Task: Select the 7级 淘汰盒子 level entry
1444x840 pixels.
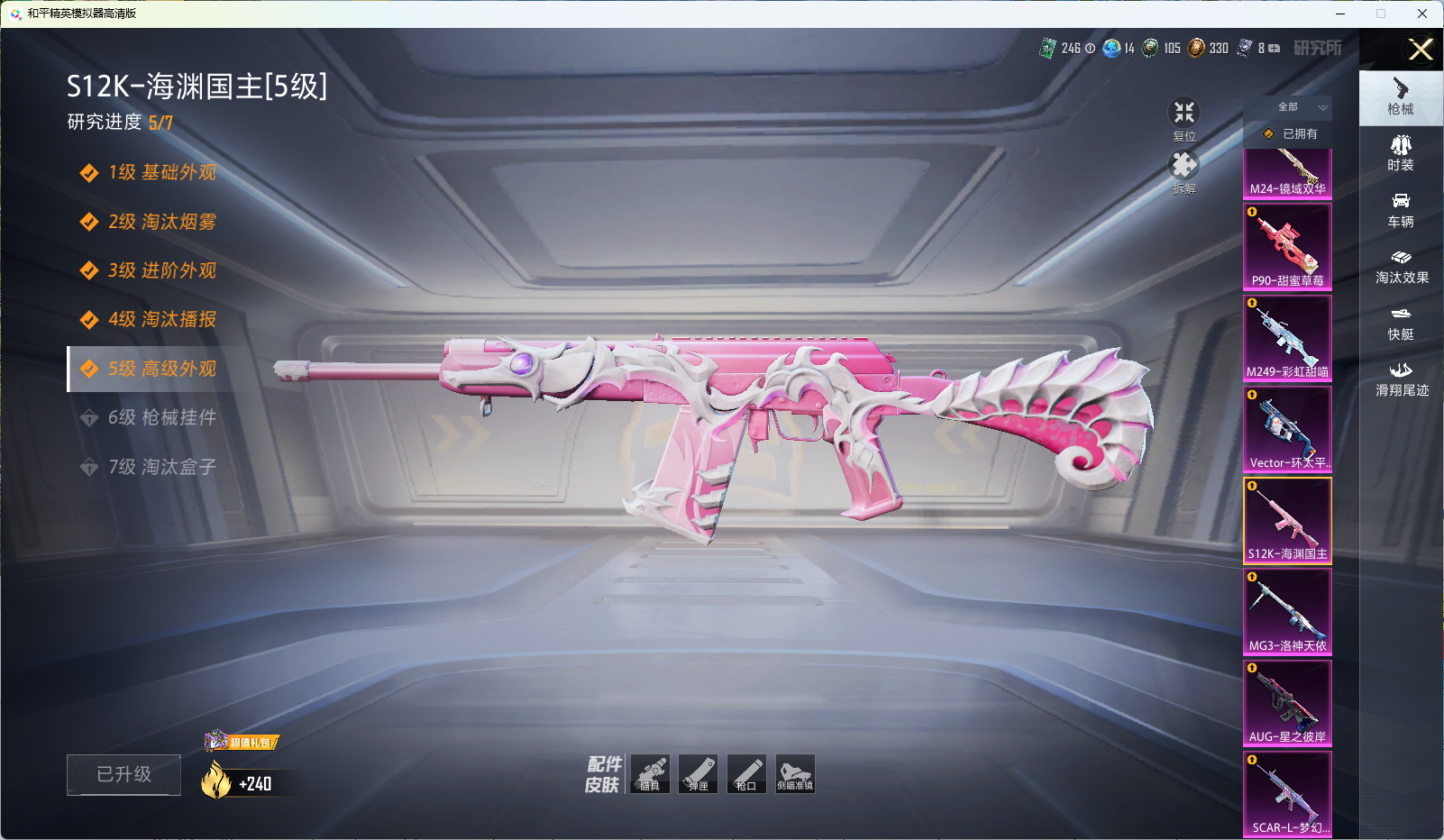Action: (161, 467)
